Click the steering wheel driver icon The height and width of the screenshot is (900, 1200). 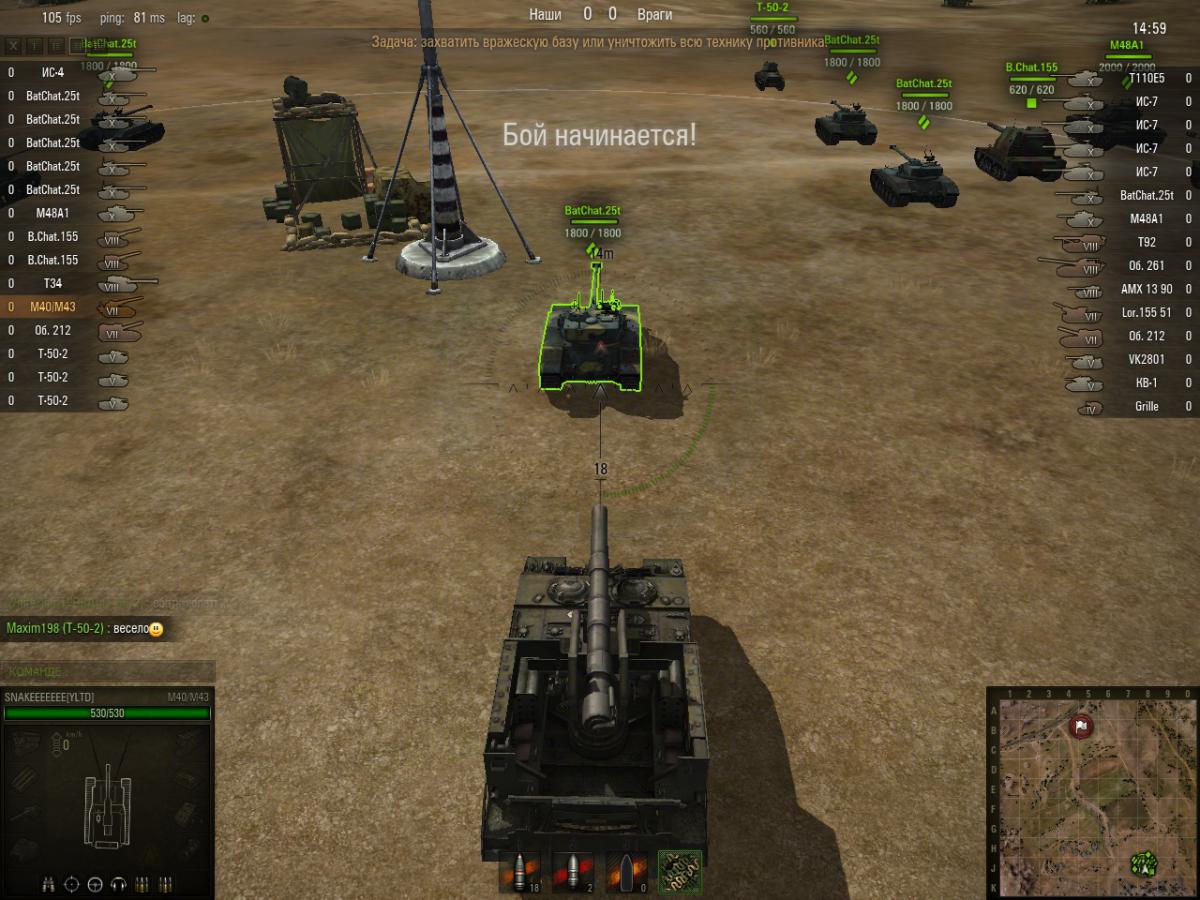[x=95, y=884]
